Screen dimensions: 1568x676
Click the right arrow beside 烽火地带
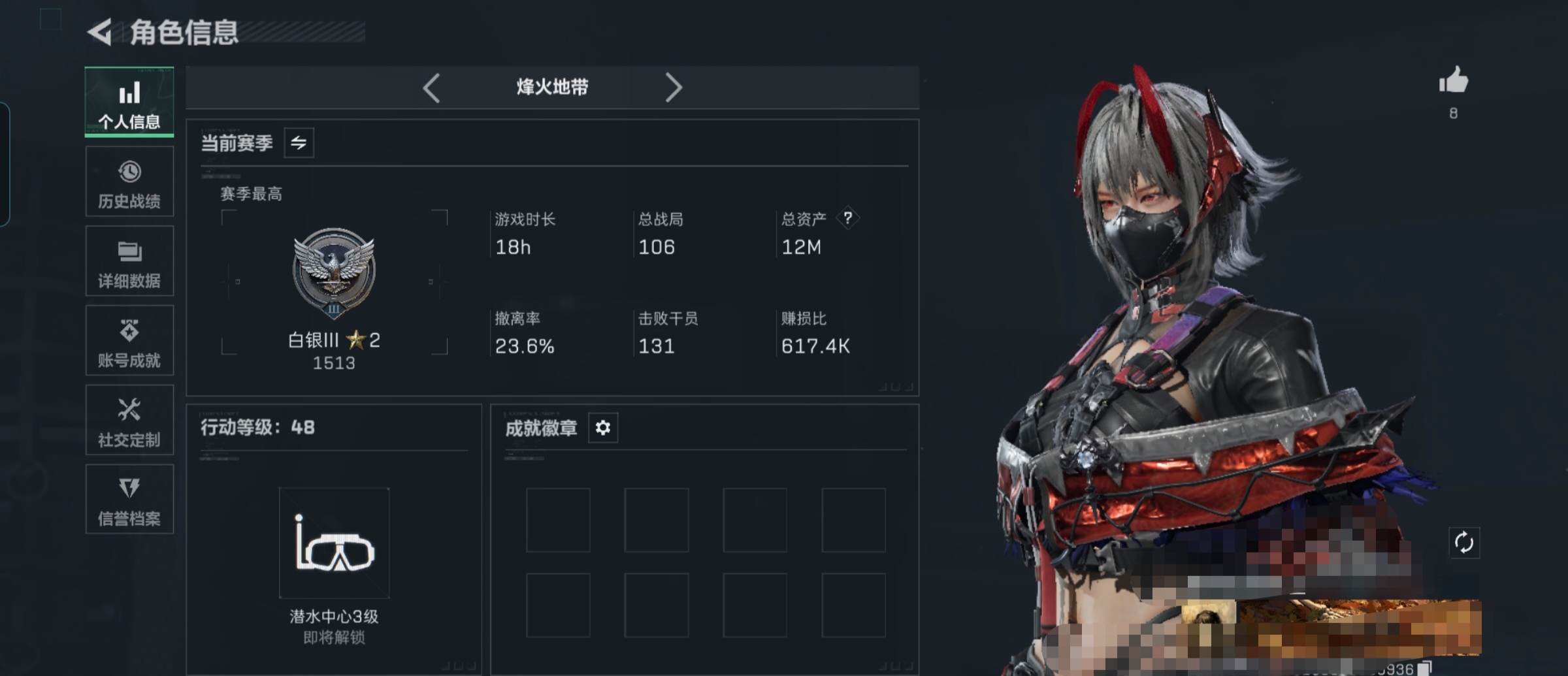(x=673, y=88)
